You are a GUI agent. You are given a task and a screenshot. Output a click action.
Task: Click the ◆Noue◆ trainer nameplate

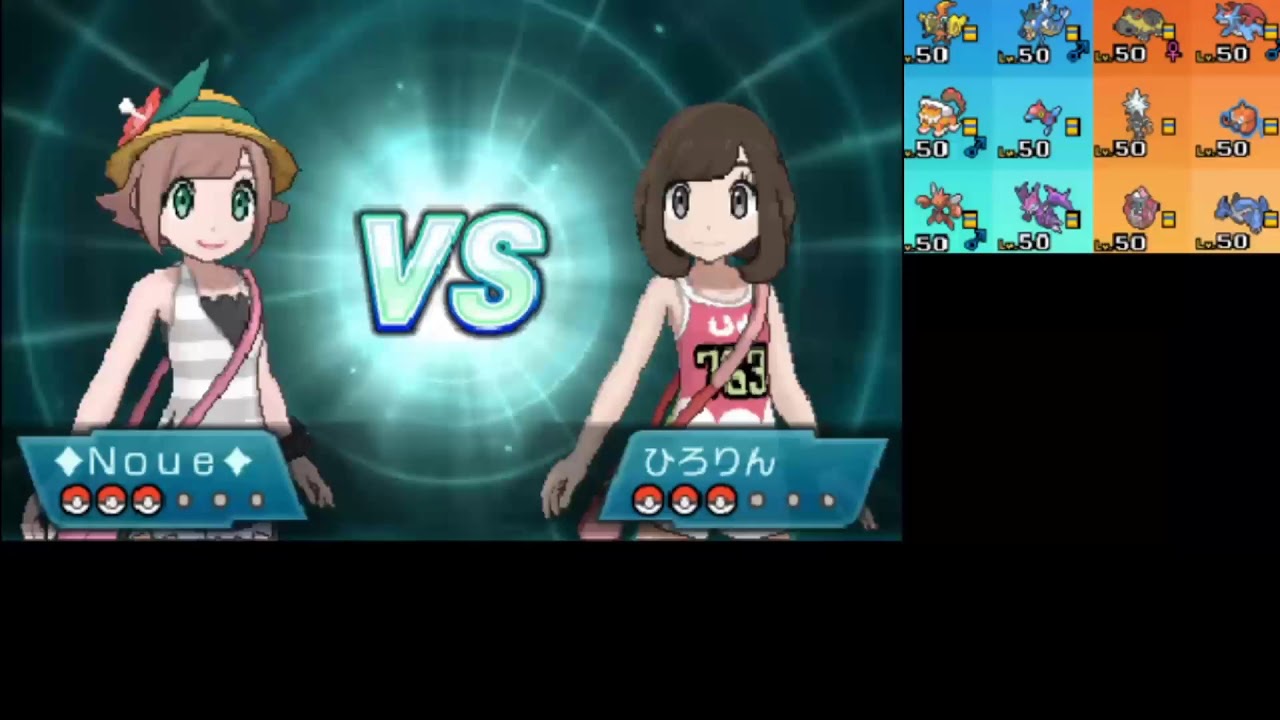coord(150,462)
